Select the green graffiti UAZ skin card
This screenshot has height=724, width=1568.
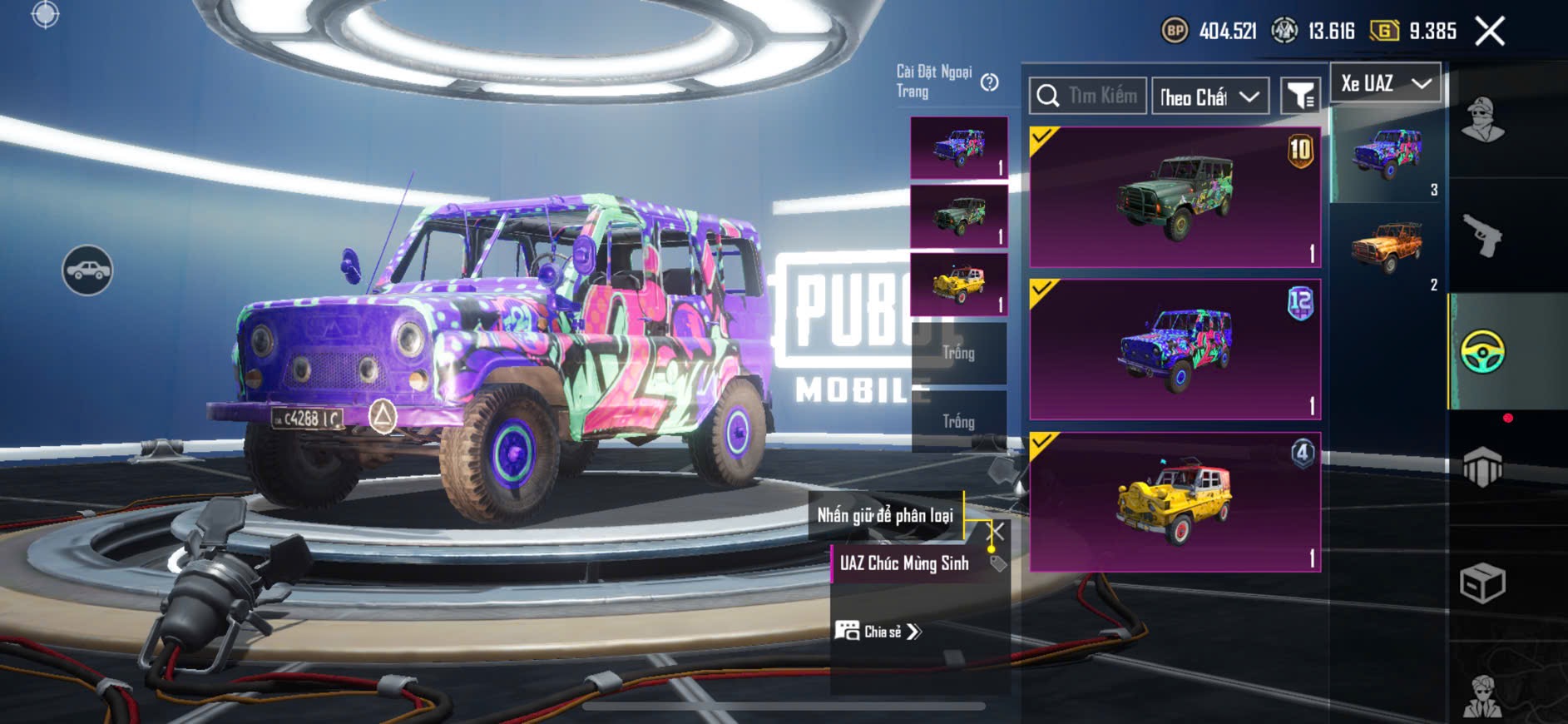1175,197
